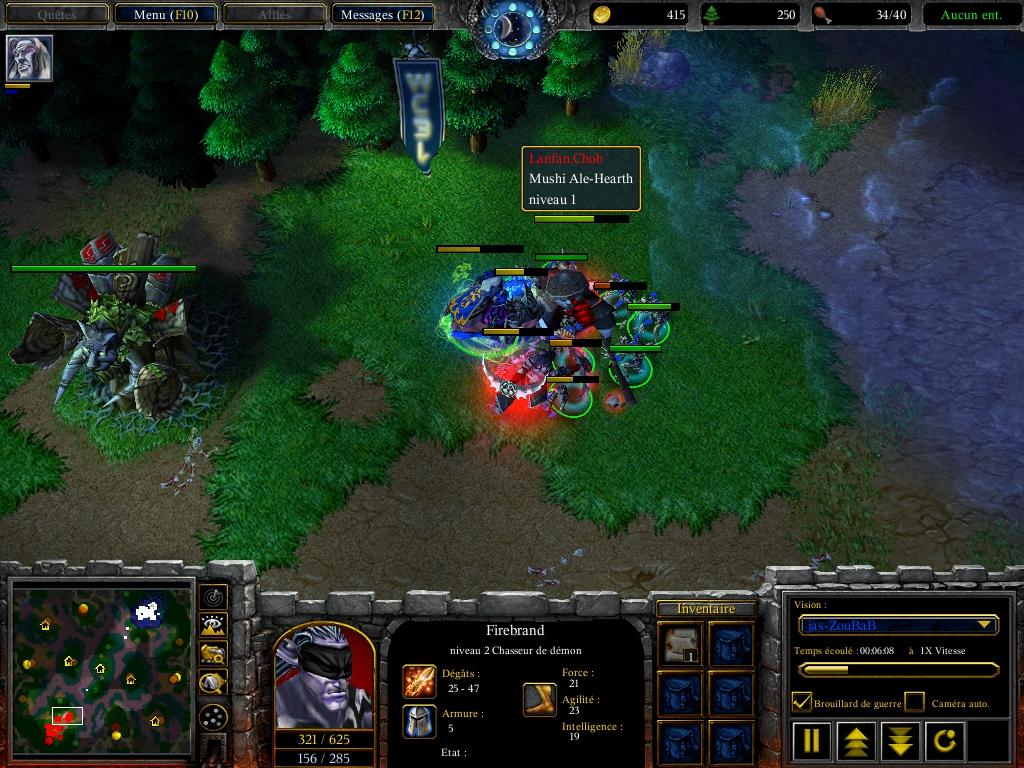This screenshot has height=768, width=1024.
Task: Toggle the minimap creep camps display button
Action: coord(213,683)
